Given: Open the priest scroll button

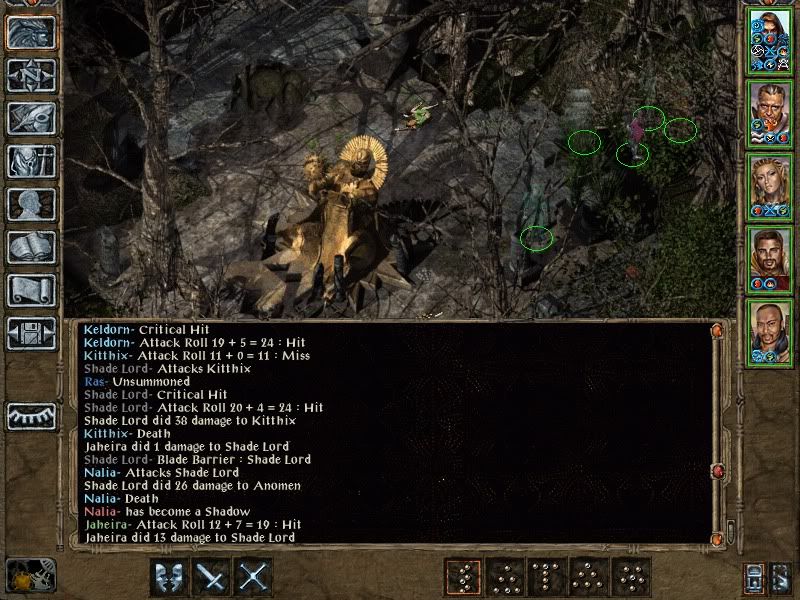Looking at the screenshot, I should click(31, 290).
